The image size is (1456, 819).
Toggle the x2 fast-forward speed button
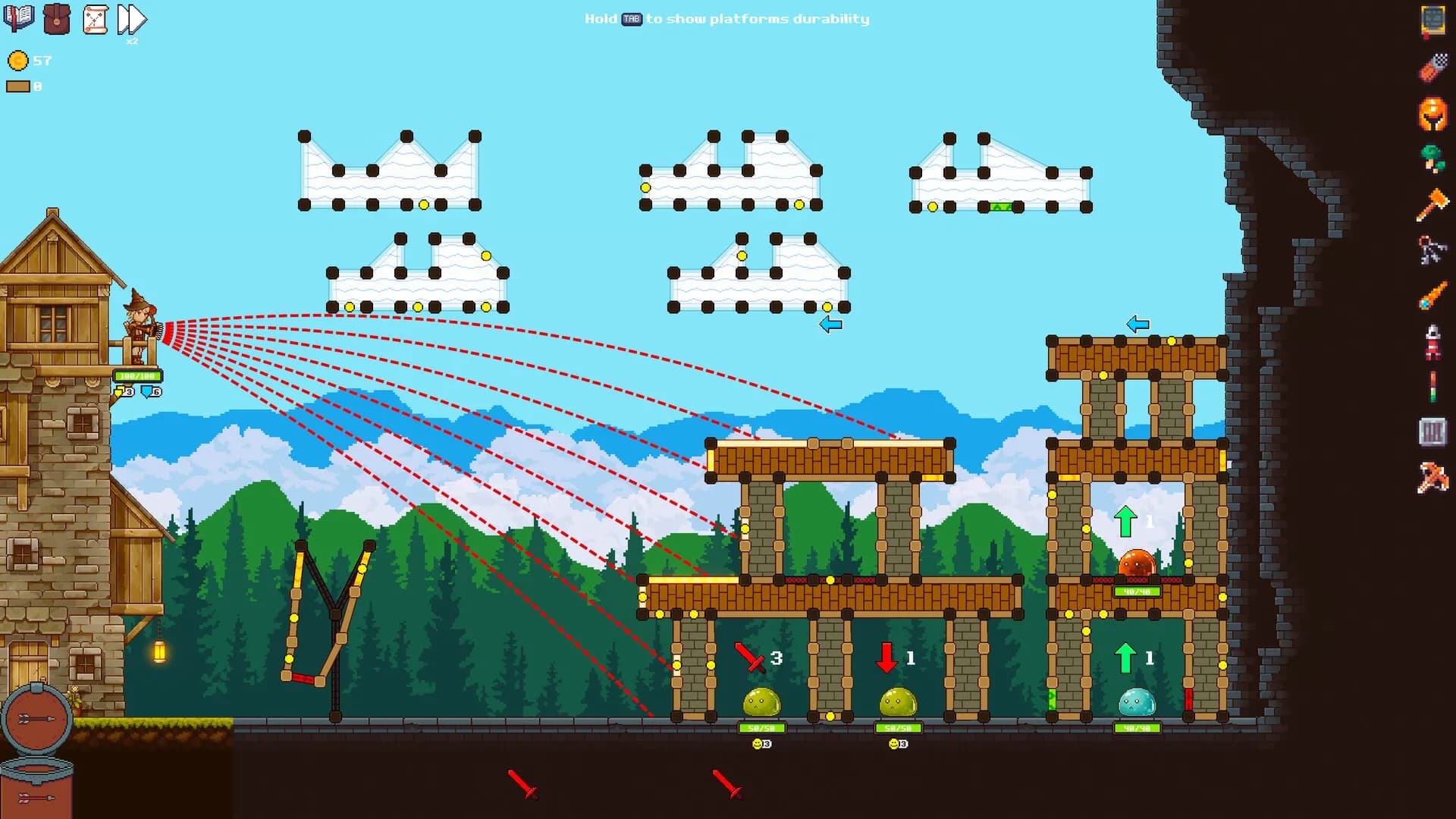coord(130,19)
